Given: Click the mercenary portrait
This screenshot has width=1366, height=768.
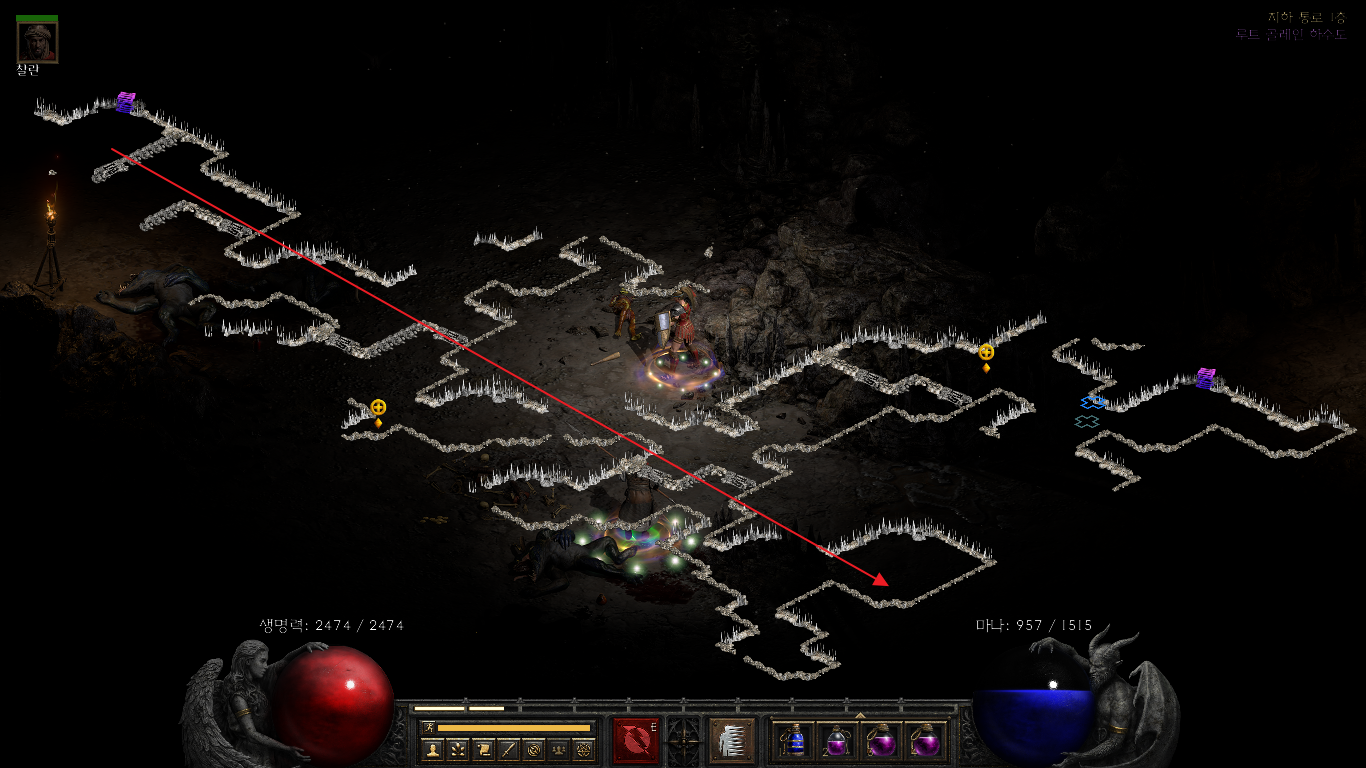Looking at the screenshot, I should pyautogui.click(x=37, y=41).
